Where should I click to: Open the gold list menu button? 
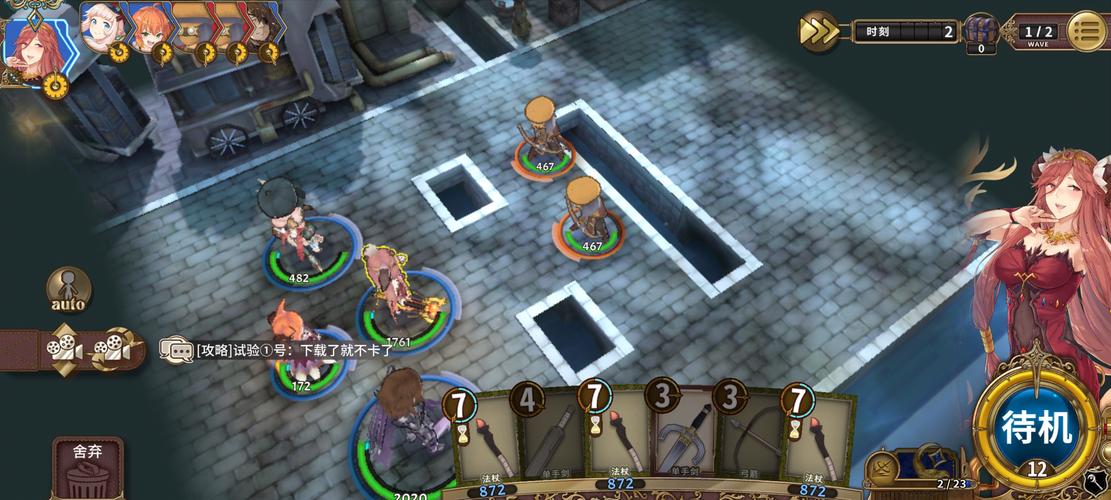(x=1087, y=31)
